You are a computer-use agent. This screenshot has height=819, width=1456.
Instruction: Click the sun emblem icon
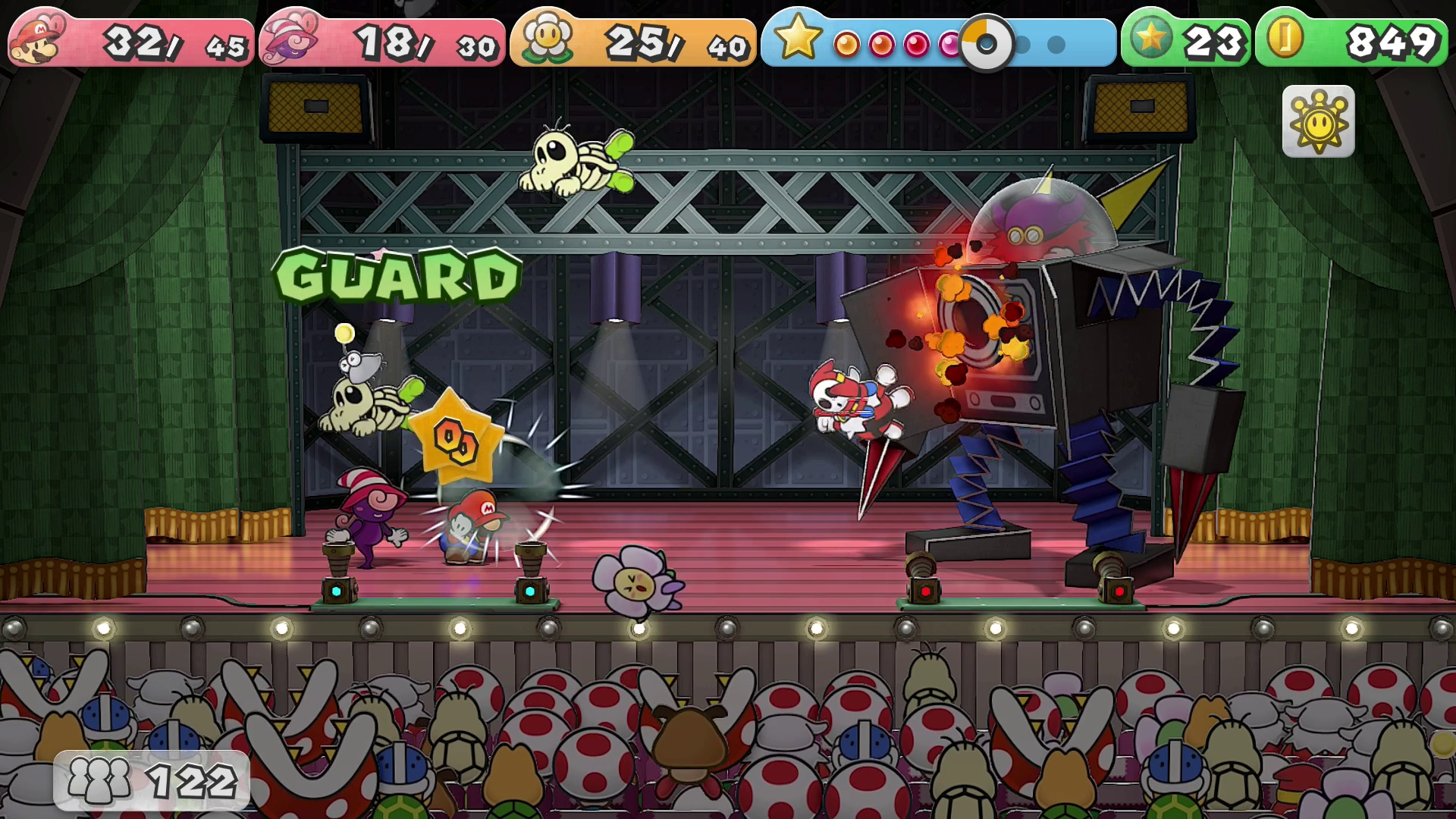[1318, 121]
